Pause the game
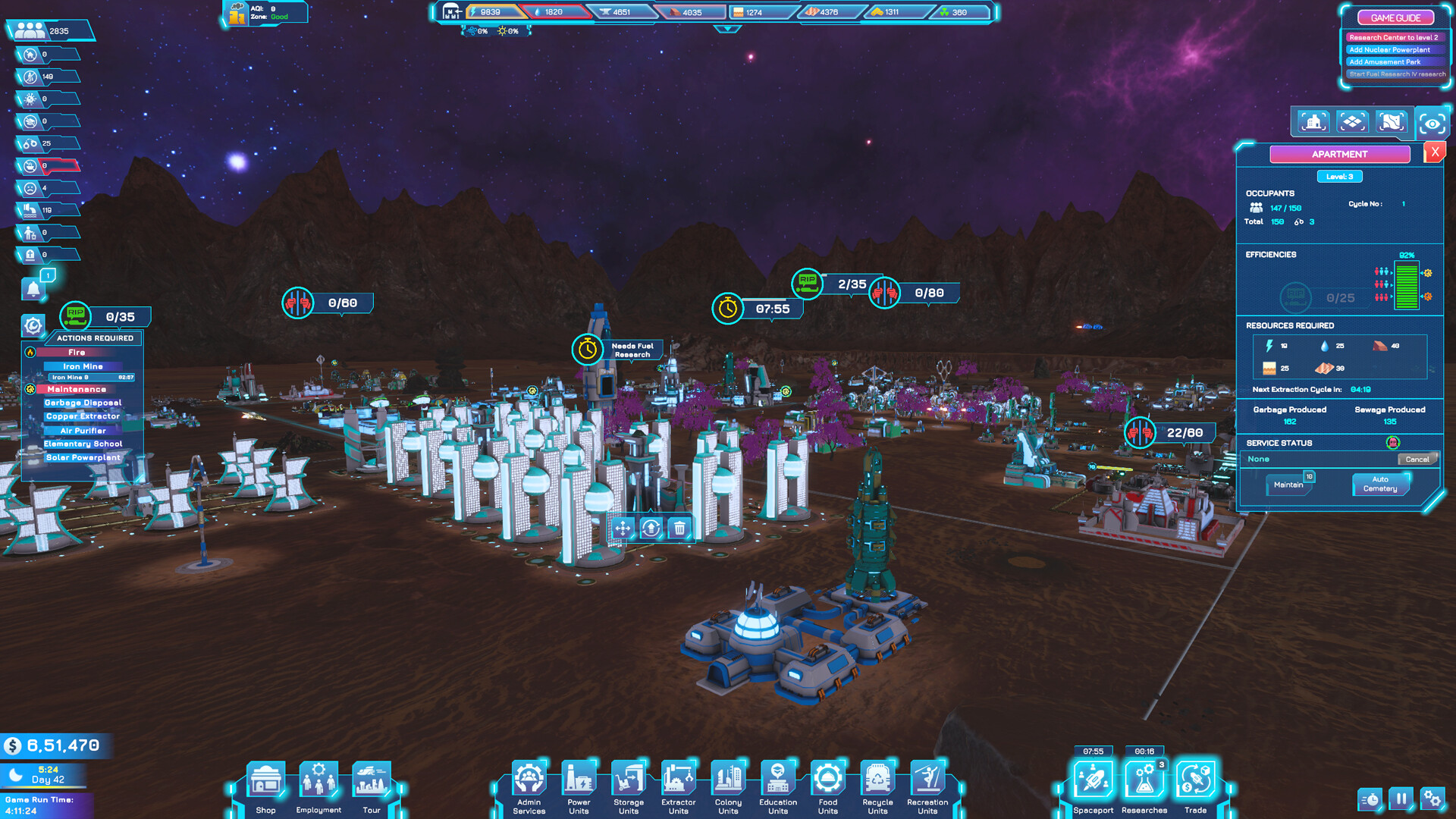Viewport: 1456px width, 819px height. pyautogui.click(x=1401, y=799)
